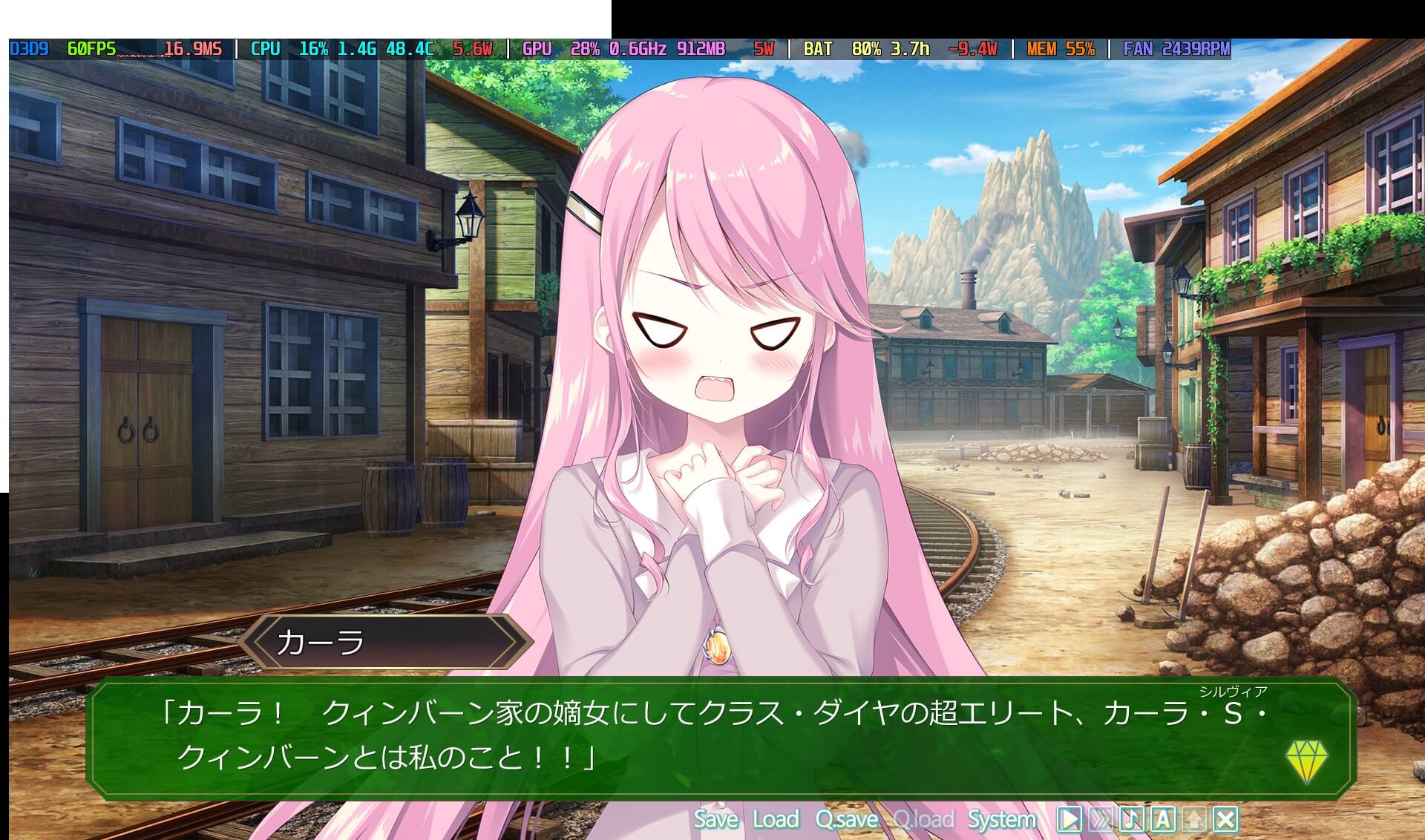
Task: Open the System menu
Action: pyautogui.click(x=1002, y=819)
